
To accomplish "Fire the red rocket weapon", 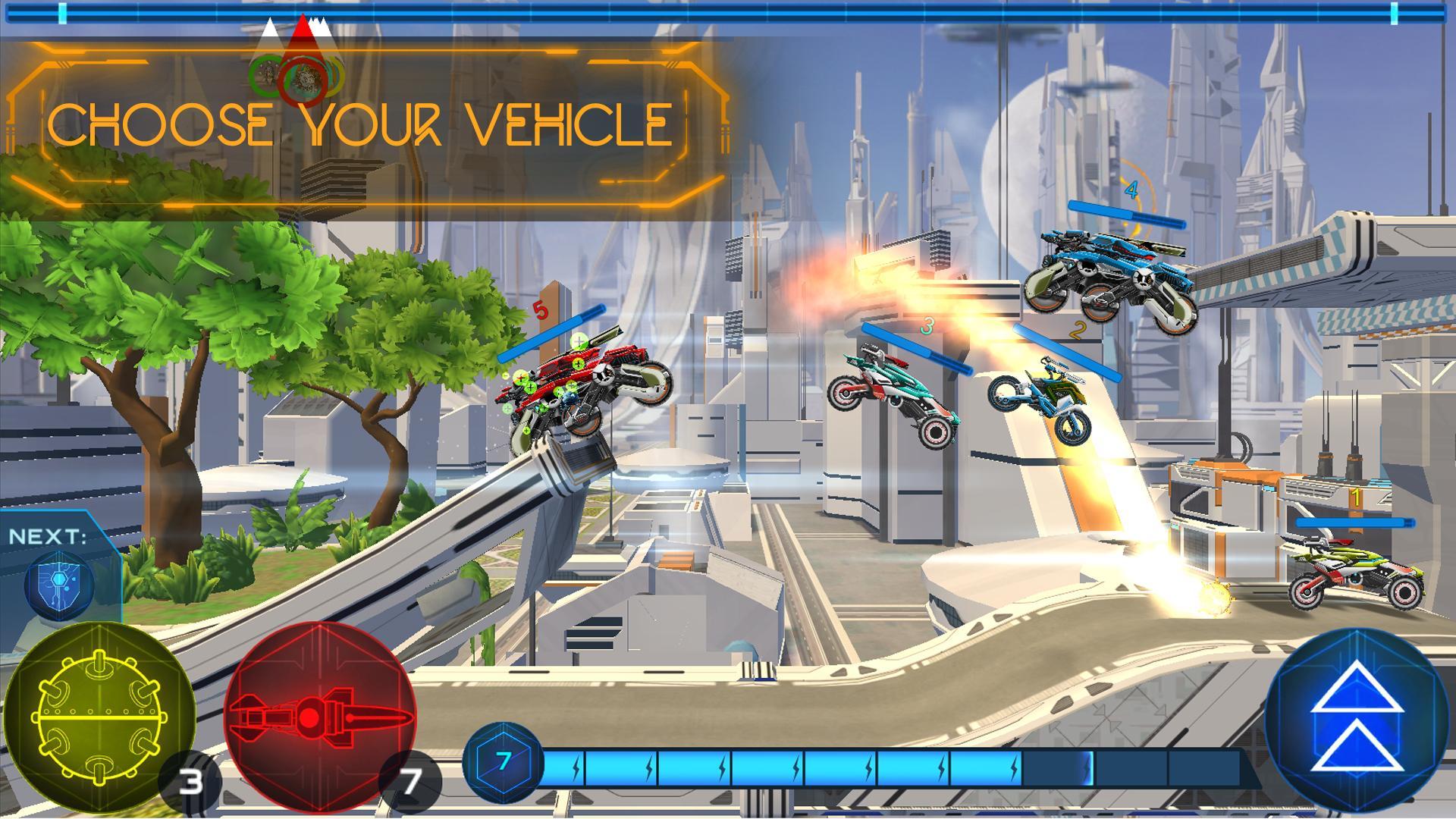I will pyautogui.click(x=320, y=717).
